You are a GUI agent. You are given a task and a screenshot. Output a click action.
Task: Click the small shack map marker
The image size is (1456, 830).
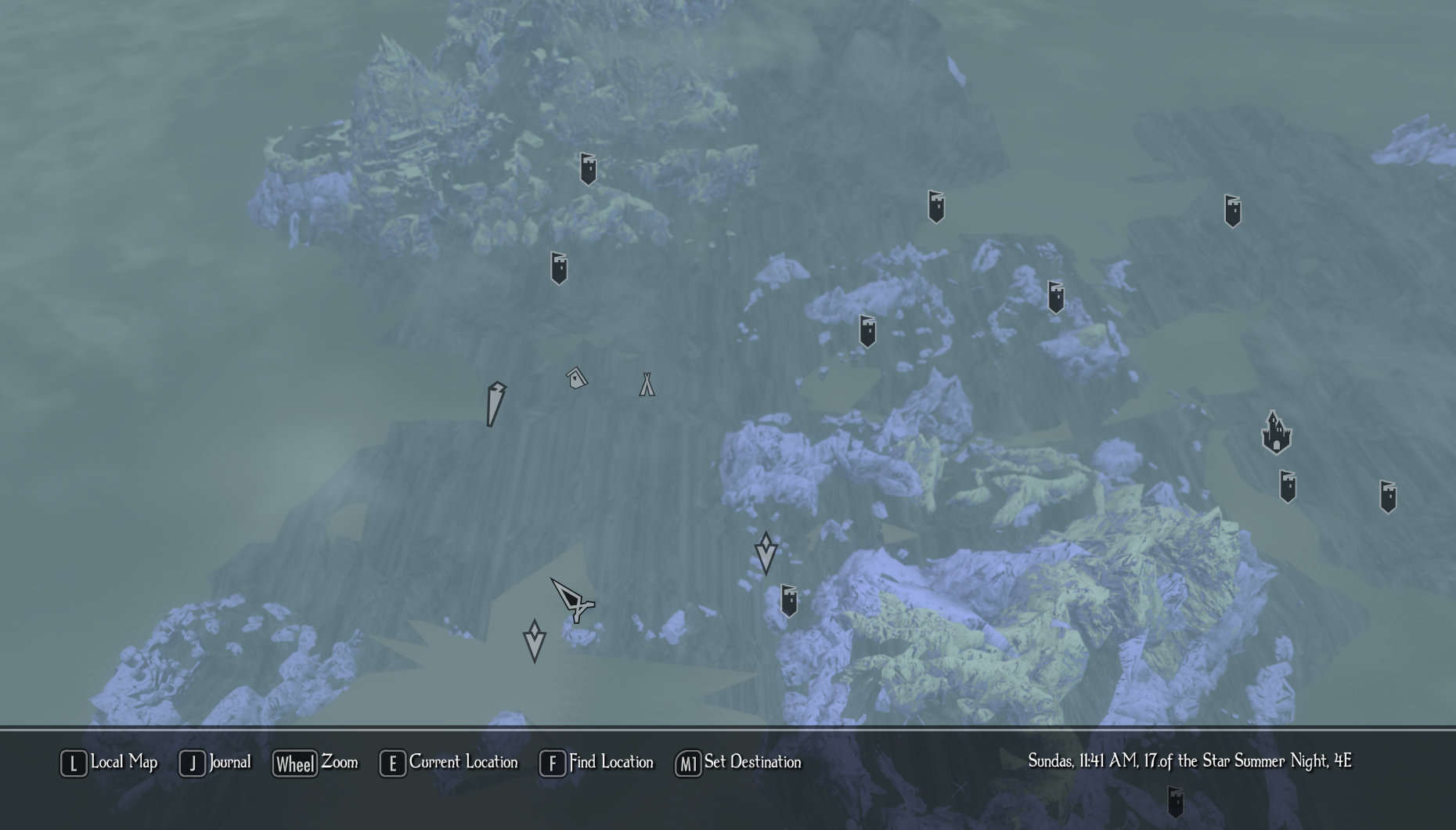tap(577, 379)
